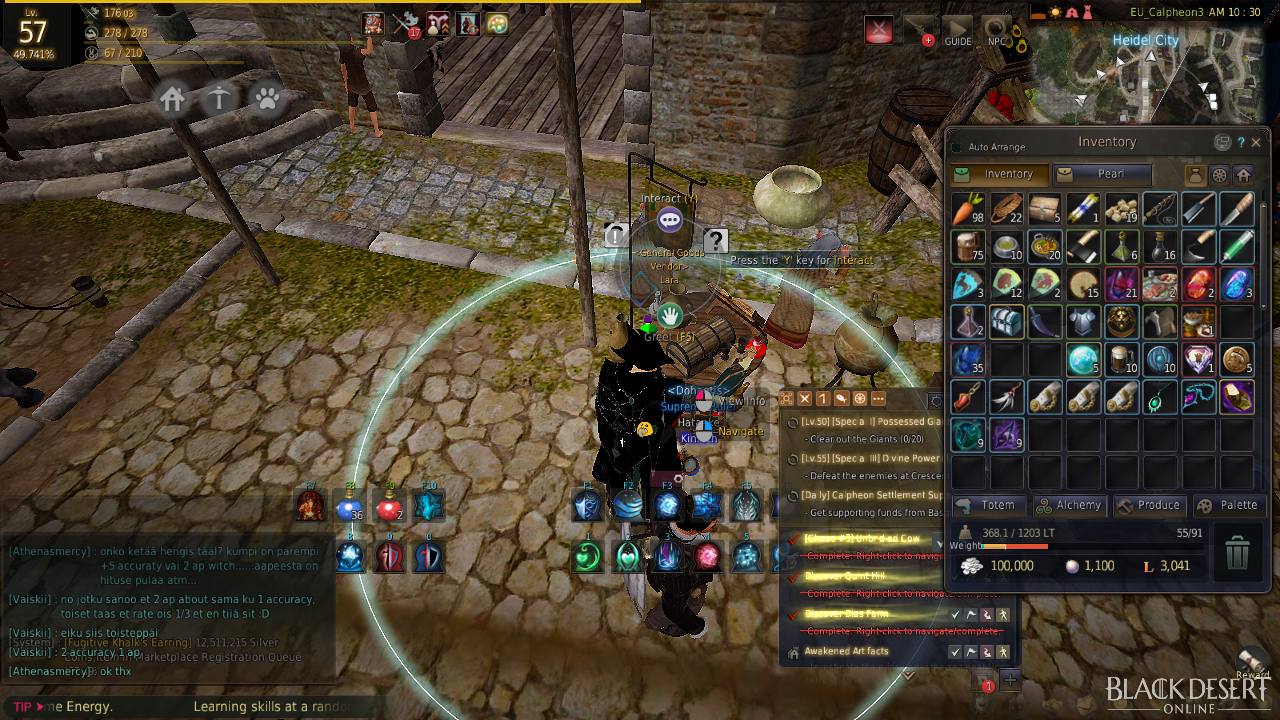Click the red crossed-swords icon near the minimap
The width and height of the screenshot is (1280, 720).
(x=879, y=30)
